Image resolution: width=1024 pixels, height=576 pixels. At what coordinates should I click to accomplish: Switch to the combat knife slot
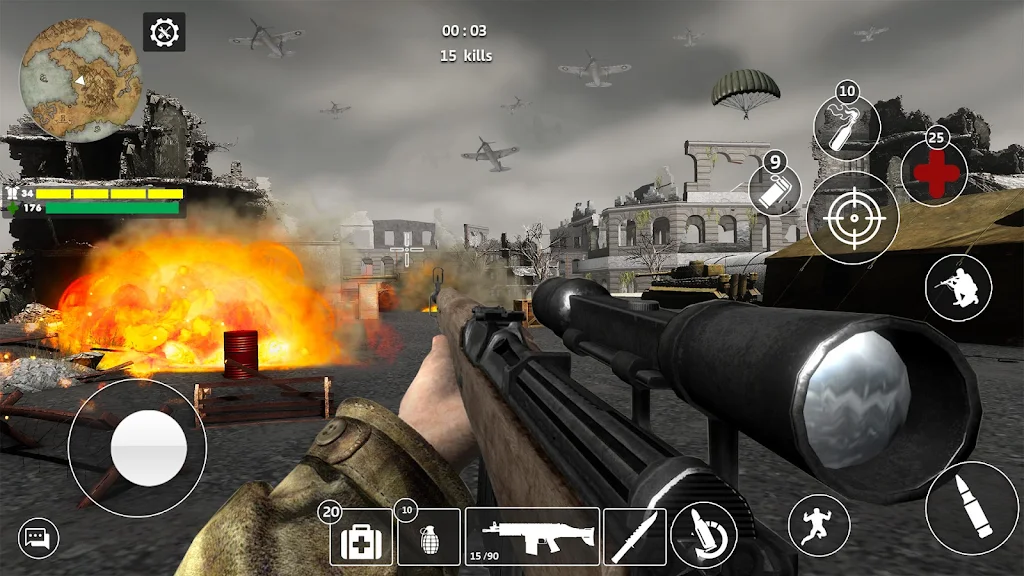(635, 538)
